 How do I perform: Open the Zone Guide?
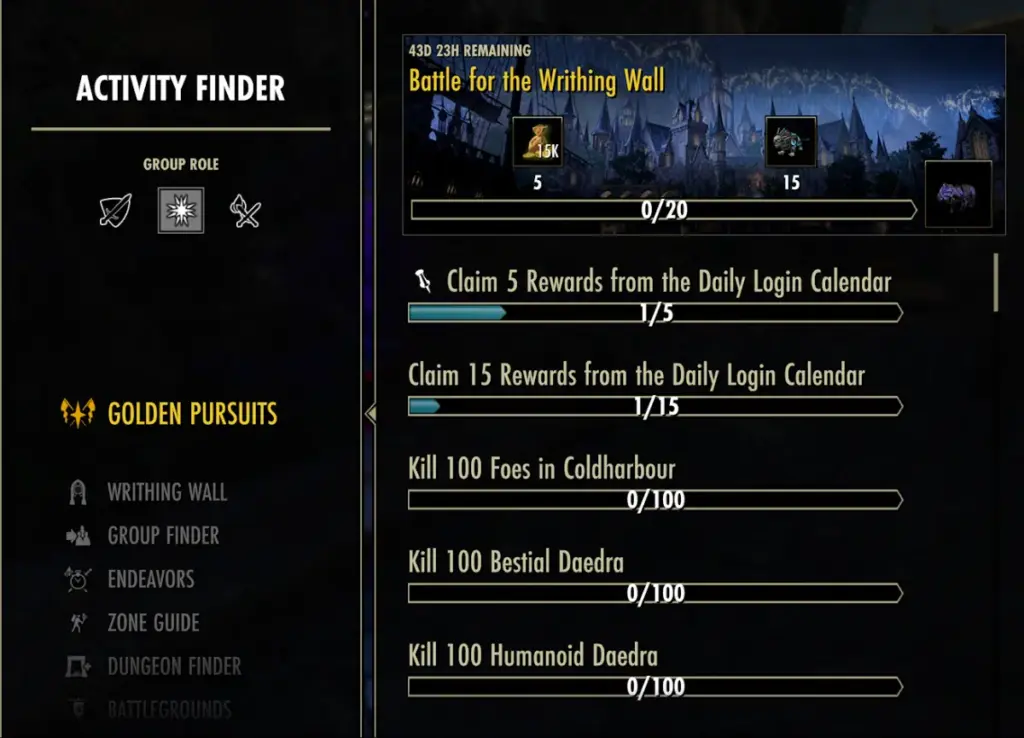click(153, 623)
